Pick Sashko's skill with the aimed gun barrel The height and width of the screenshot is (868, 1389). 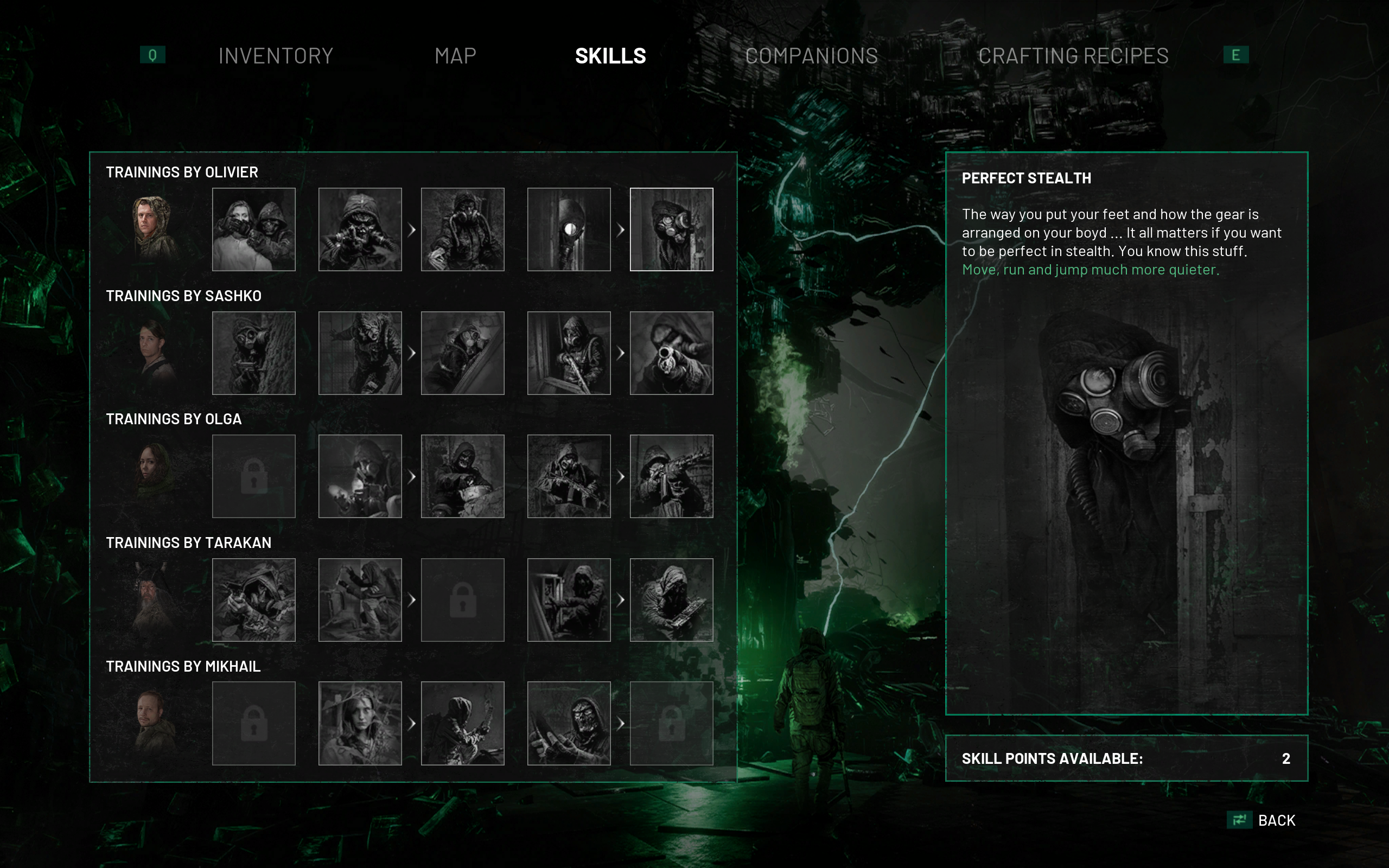(x=671, y=353)
